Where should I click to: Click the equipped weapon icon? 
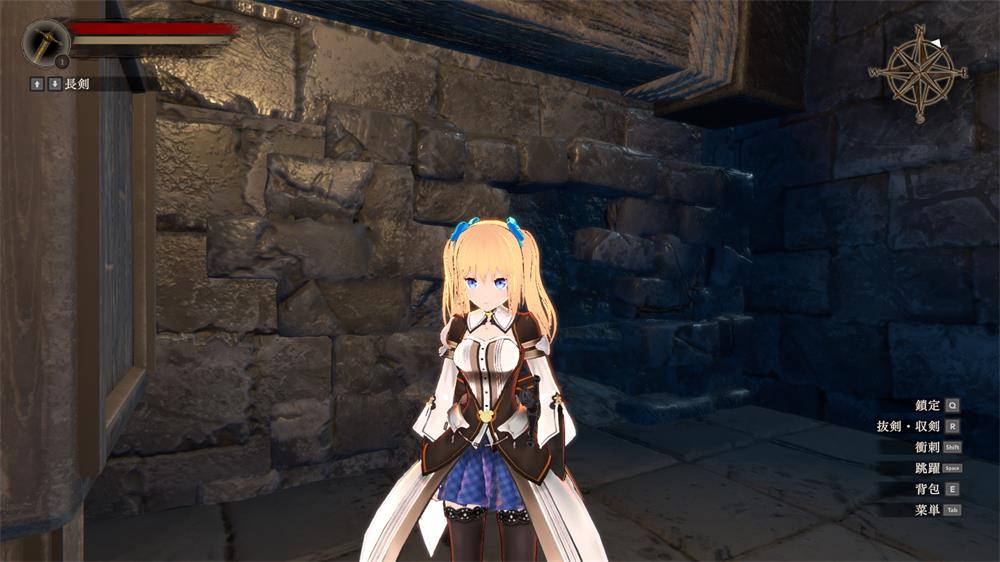[46, 42]
